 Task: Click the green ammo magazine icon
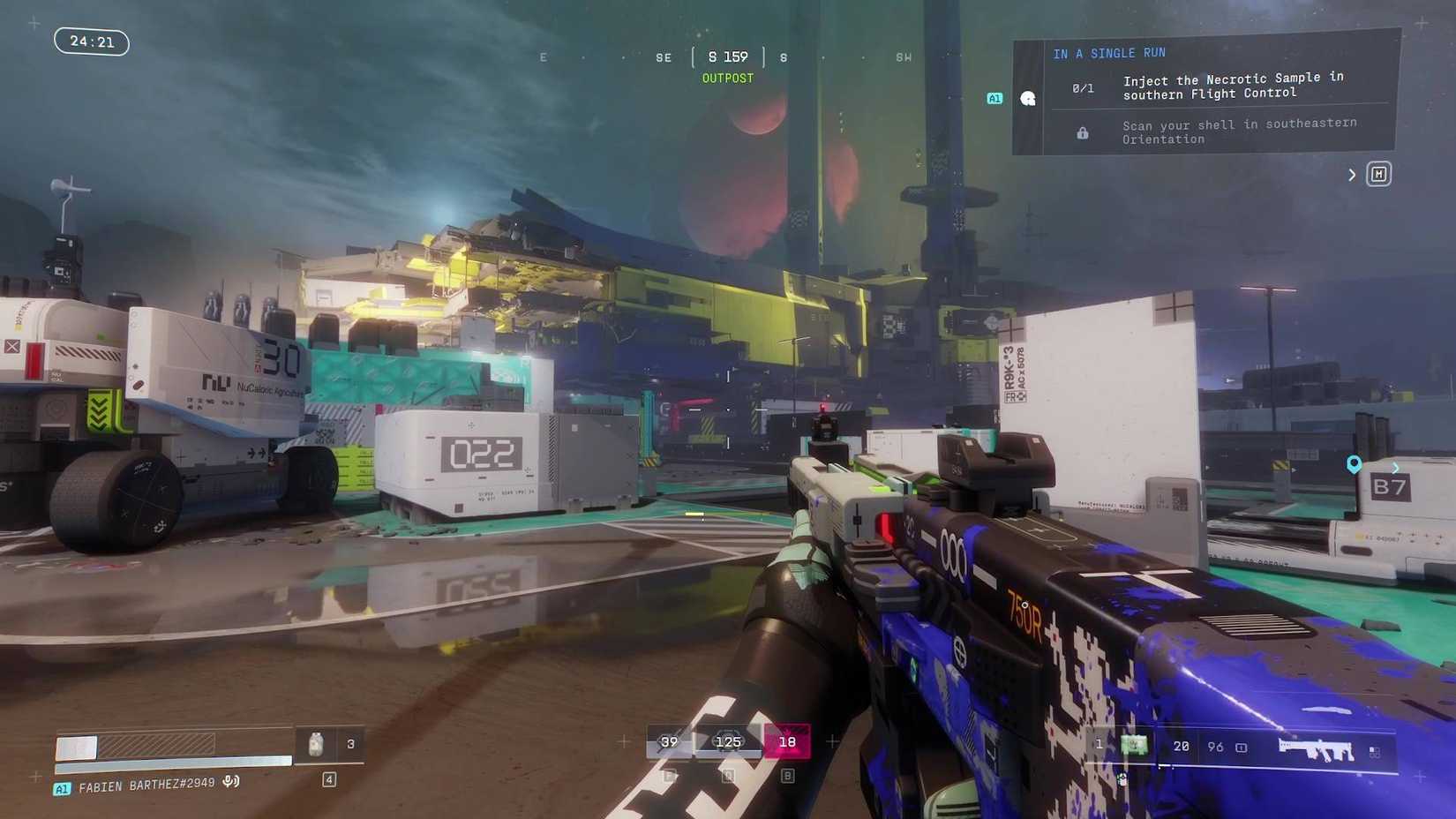click(1132, 746)
